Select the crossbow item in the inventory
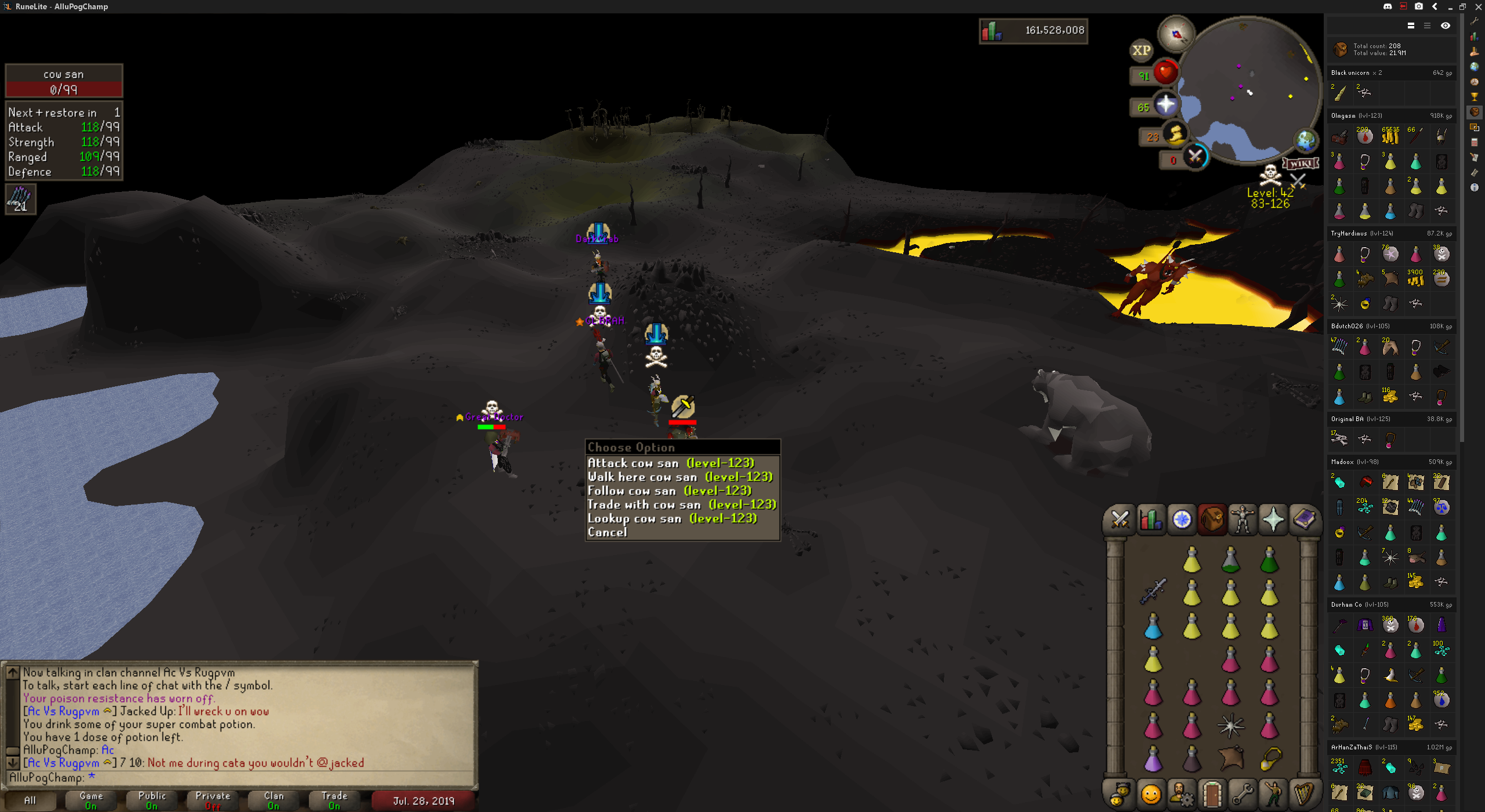The image size is (1485, 812). [x=1153, y=592]
